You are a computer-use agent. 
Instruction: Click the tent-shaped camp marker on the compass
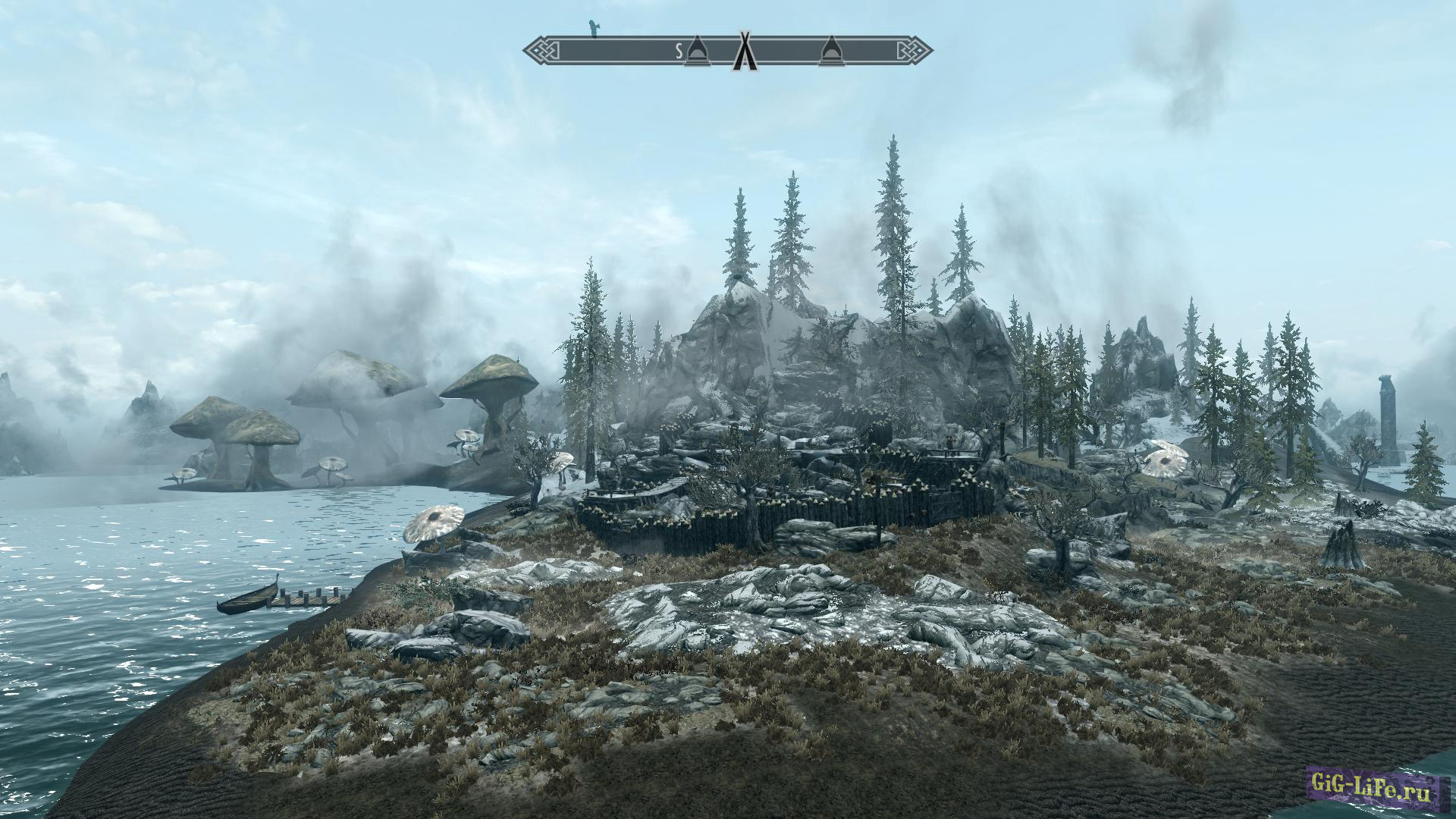coord(745,52)
